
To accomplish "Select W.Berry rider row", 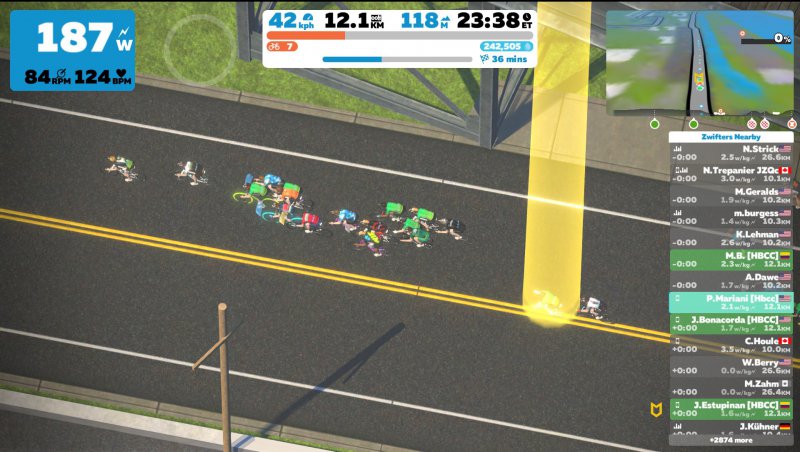I will click(732, 367).
